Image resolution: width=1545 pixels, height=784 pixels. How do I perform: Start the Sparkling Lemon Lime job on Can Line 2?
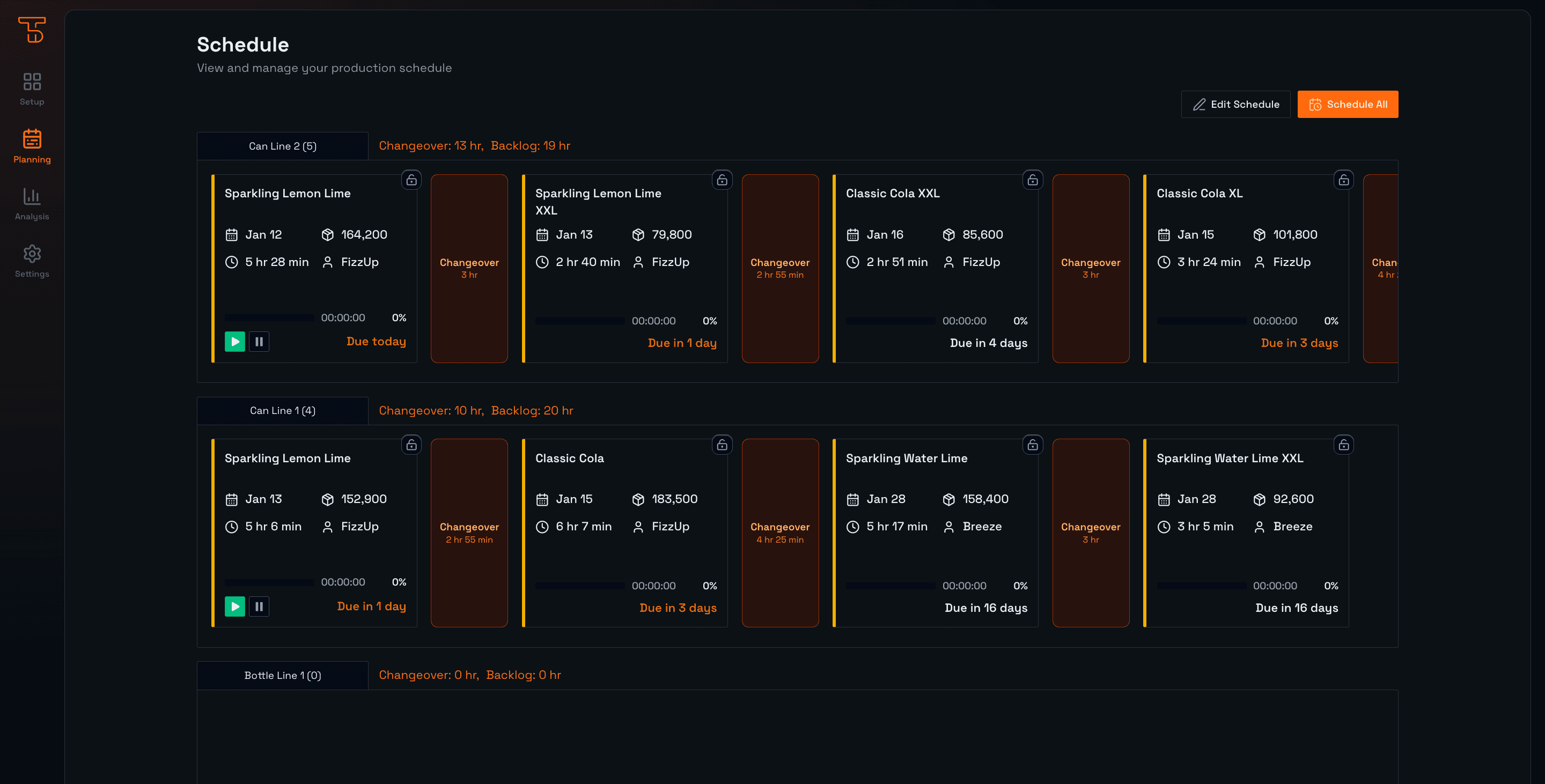pyautogui.click(x=234, y=341)
